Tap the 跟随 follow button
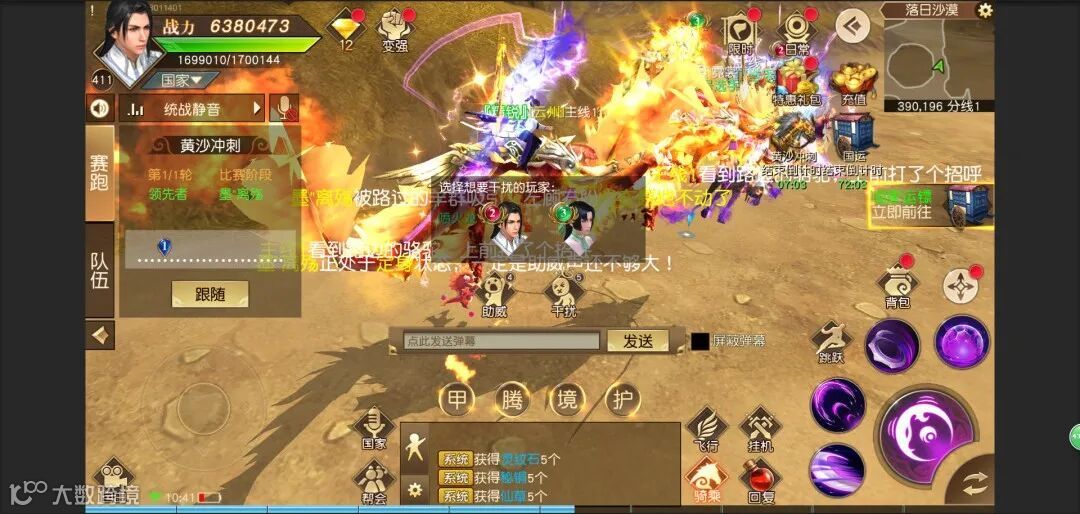This screenshot has width=1080, height=514. click(209, 293)
